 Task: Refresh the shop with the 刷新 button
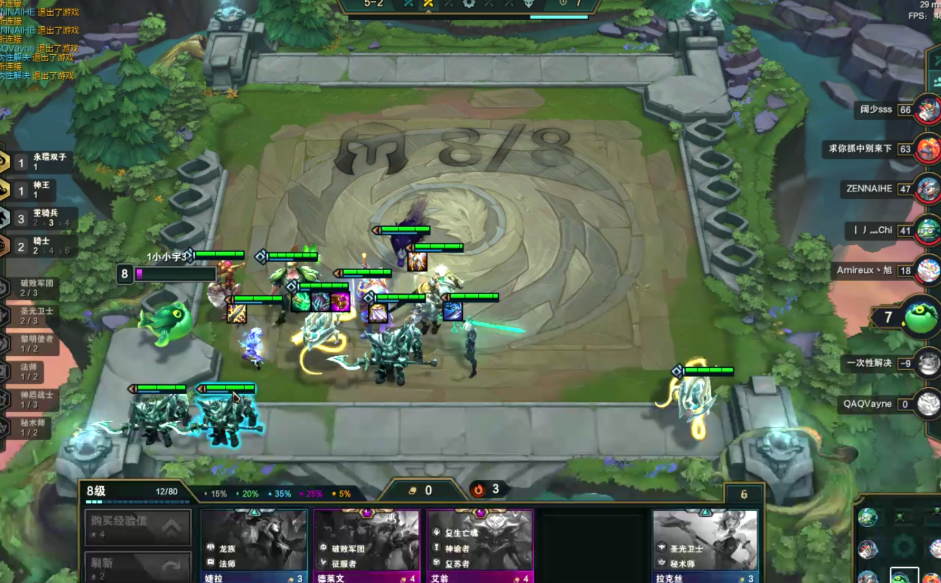tap(137, 565)
